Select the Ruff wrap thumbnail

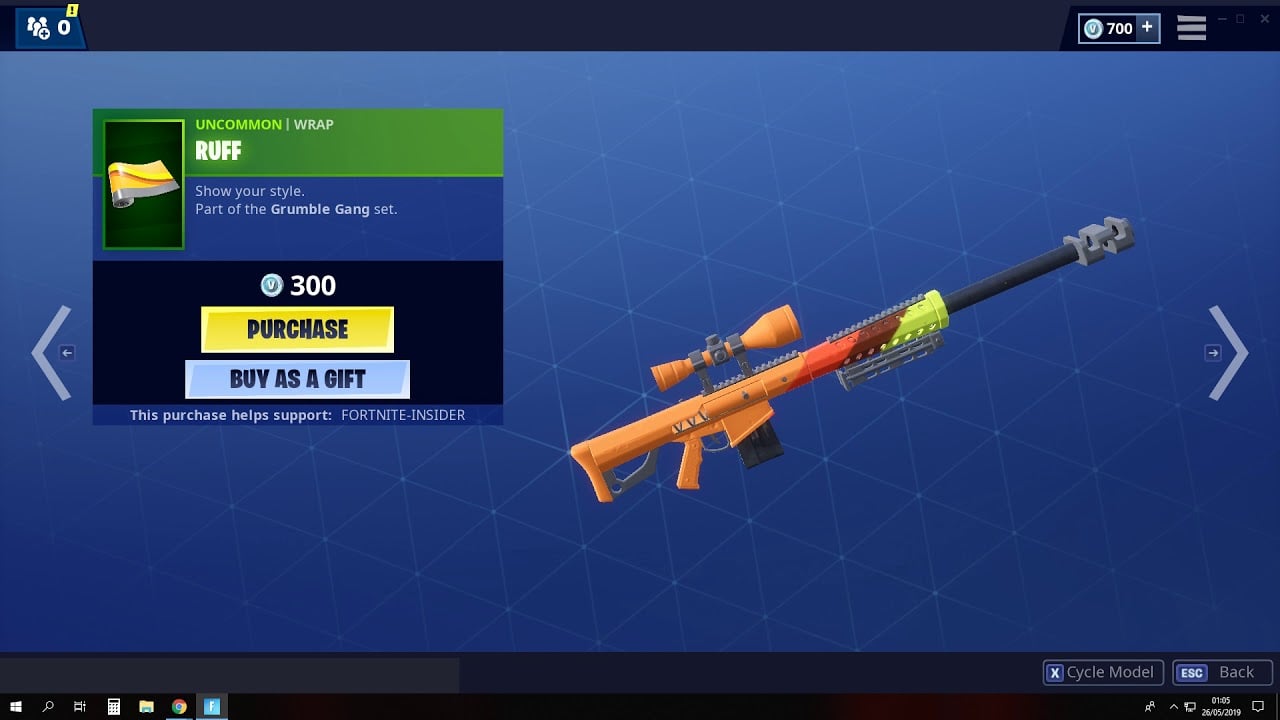coord(141,182)
